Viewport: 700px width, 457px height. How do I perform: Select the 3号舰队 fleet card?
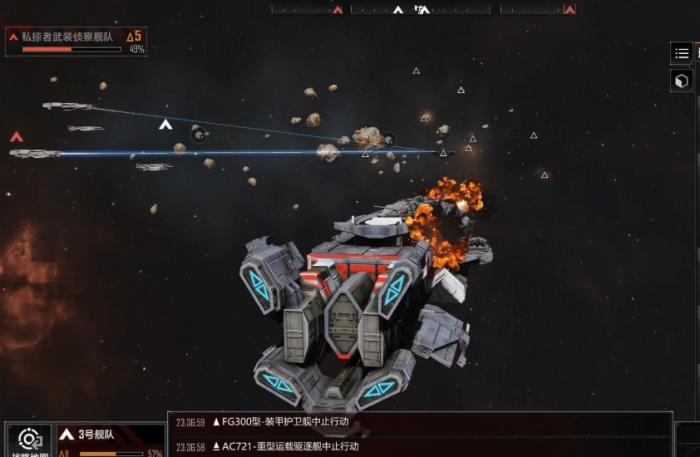110,441
